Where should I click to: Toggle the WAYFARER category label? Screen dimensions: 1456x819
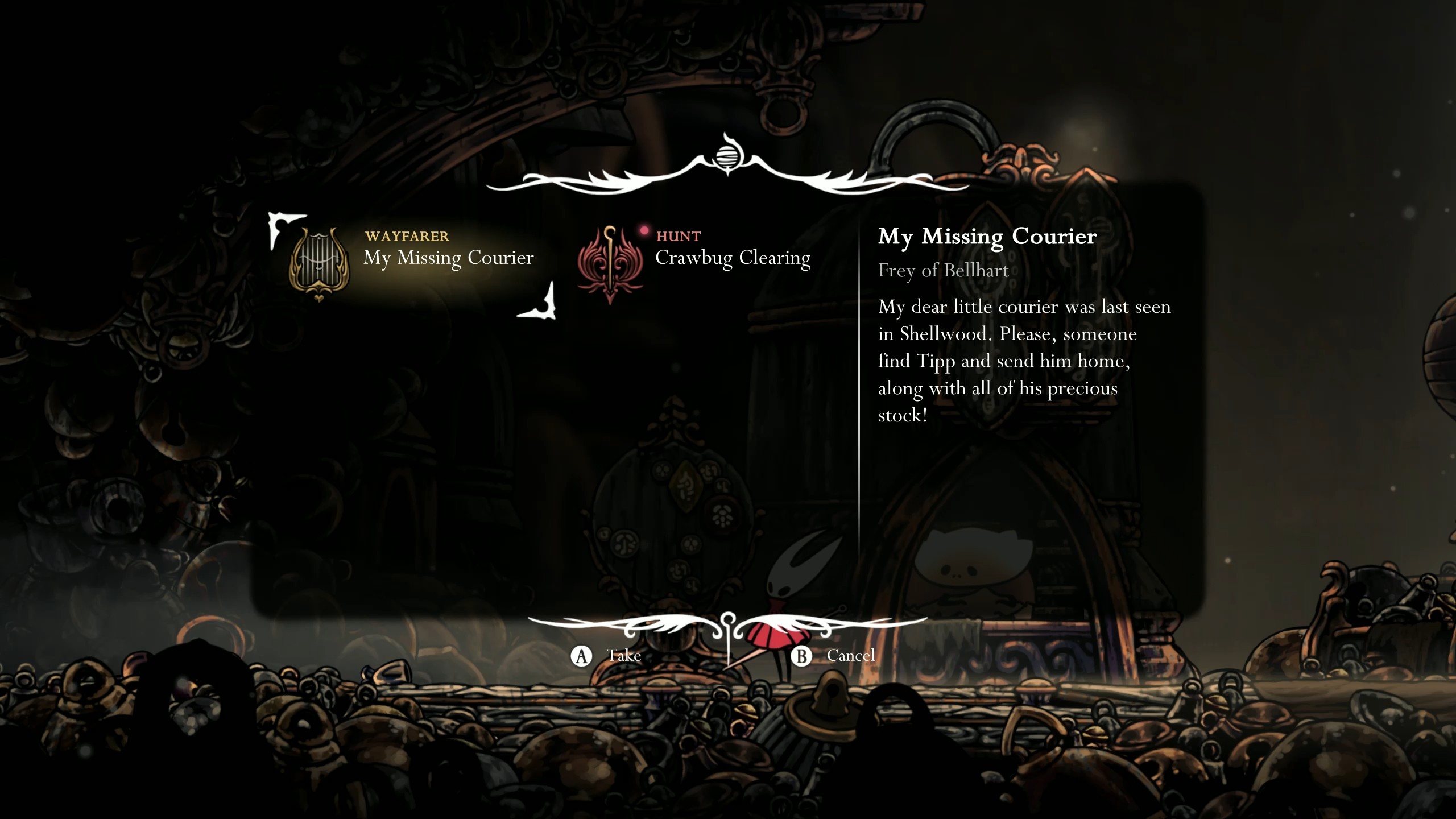tap(407, 237)
